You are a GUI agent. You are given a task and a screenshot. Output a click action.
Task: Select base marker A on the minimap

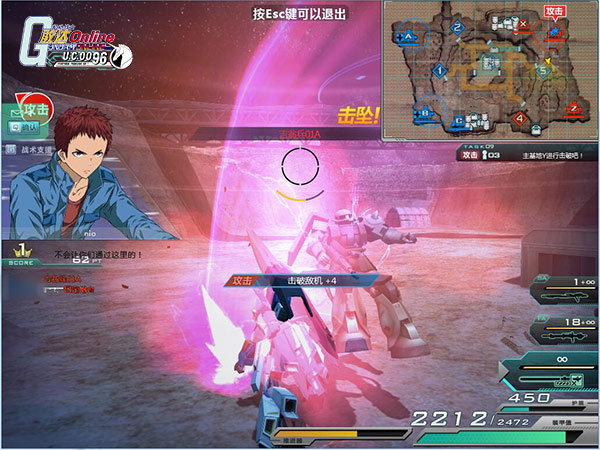(405, 36)
